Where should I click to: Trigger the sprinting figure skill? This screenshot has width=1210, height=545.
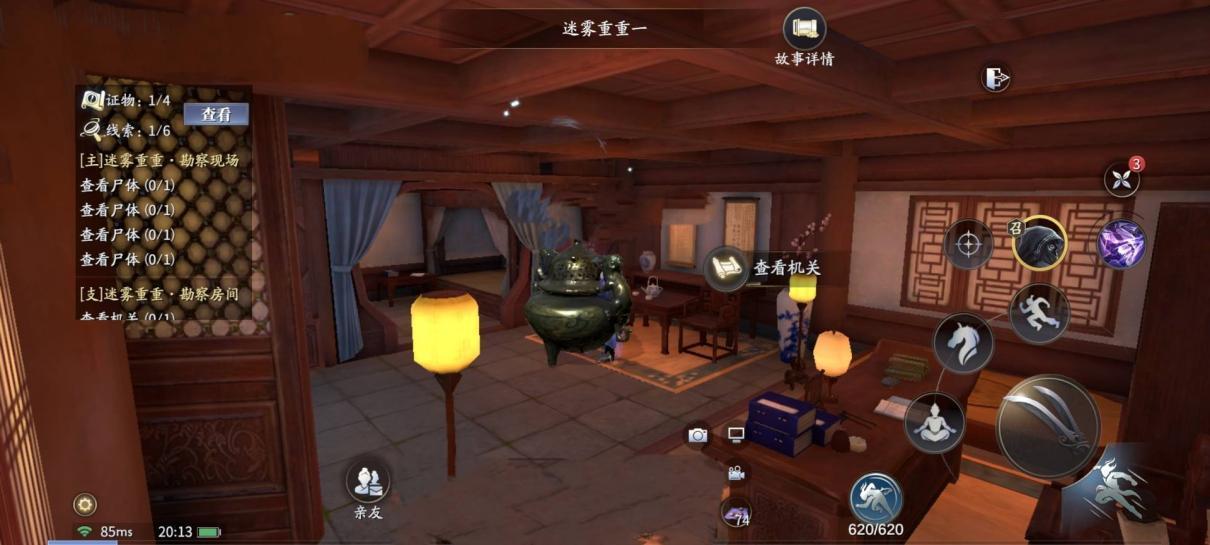(x=1039, y=313)
